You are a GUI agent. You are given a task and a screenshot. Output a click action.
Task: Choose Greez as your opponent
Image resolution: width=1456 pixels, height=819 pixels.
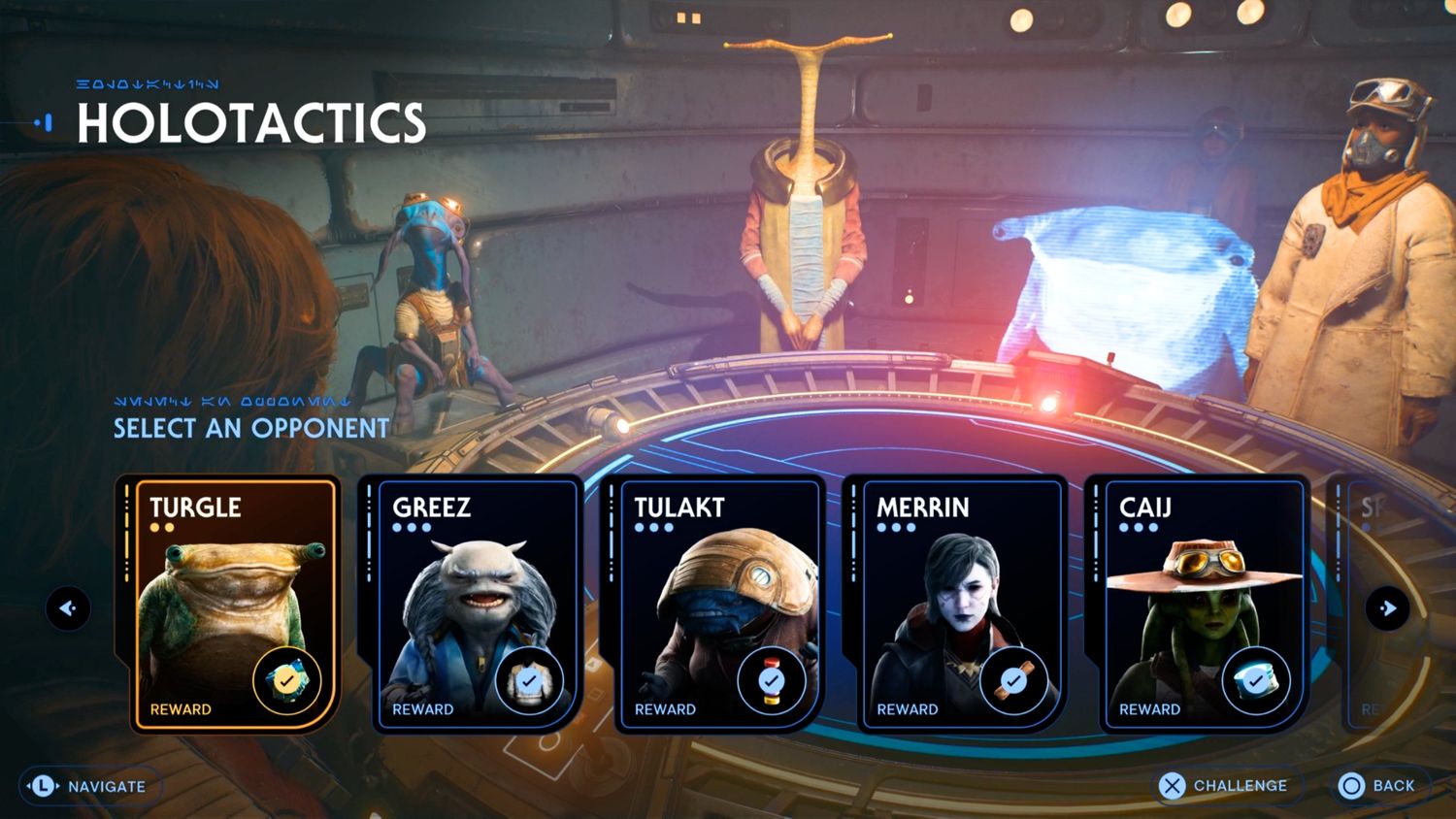[x=476, y=602]
